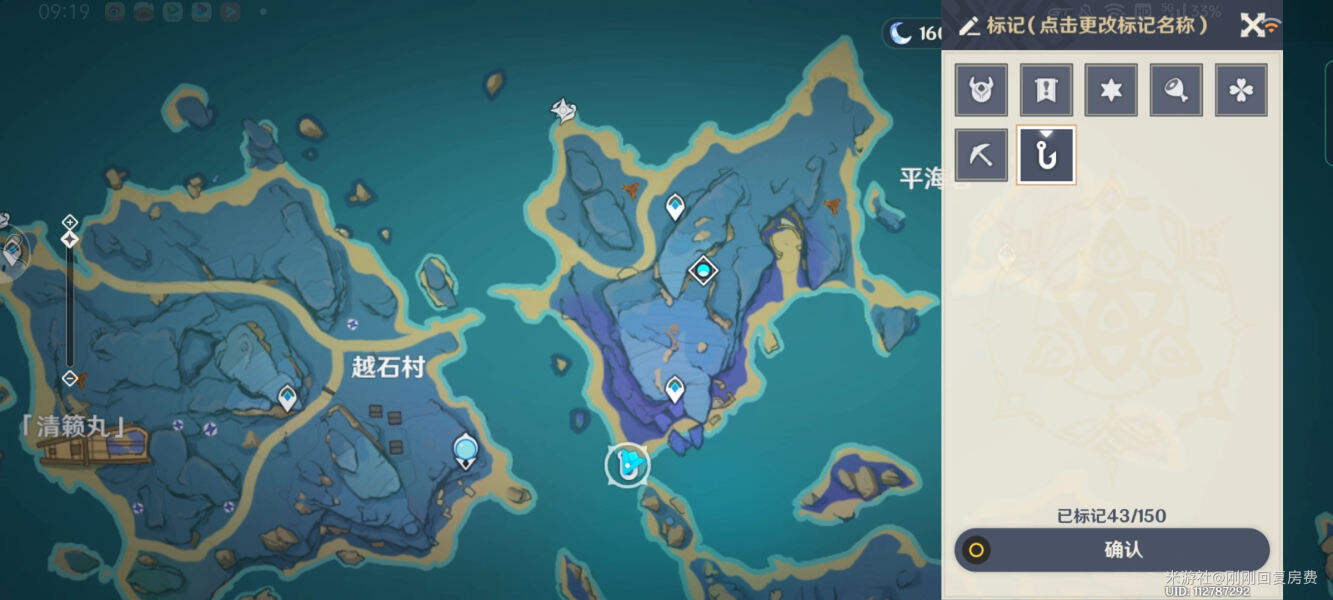Select the four-leaf clover marker icon
The image size is (1333, 600).
1241,90
